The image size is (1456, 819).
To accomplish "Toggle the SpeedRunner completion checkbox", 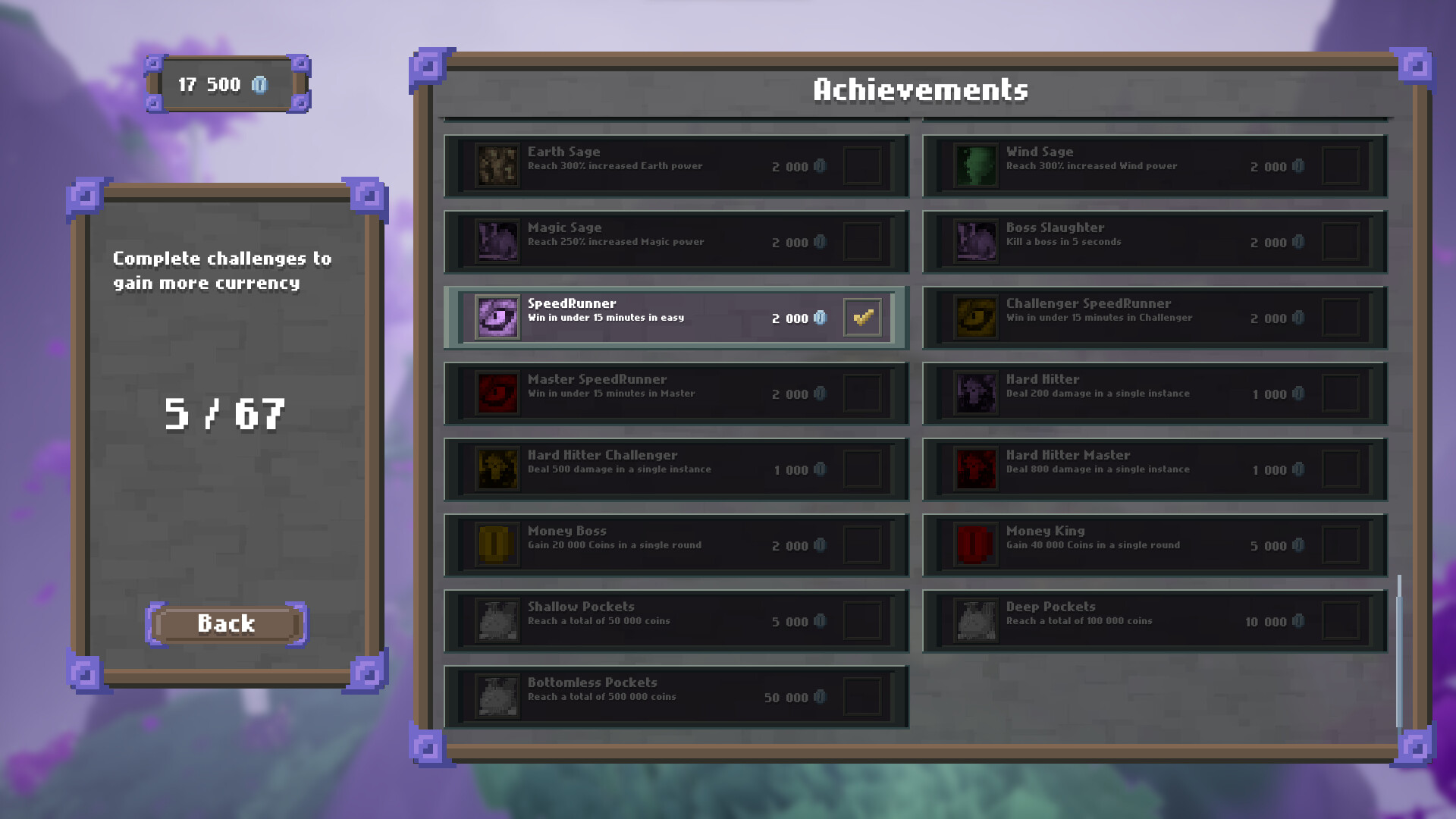I will (862, 317).
